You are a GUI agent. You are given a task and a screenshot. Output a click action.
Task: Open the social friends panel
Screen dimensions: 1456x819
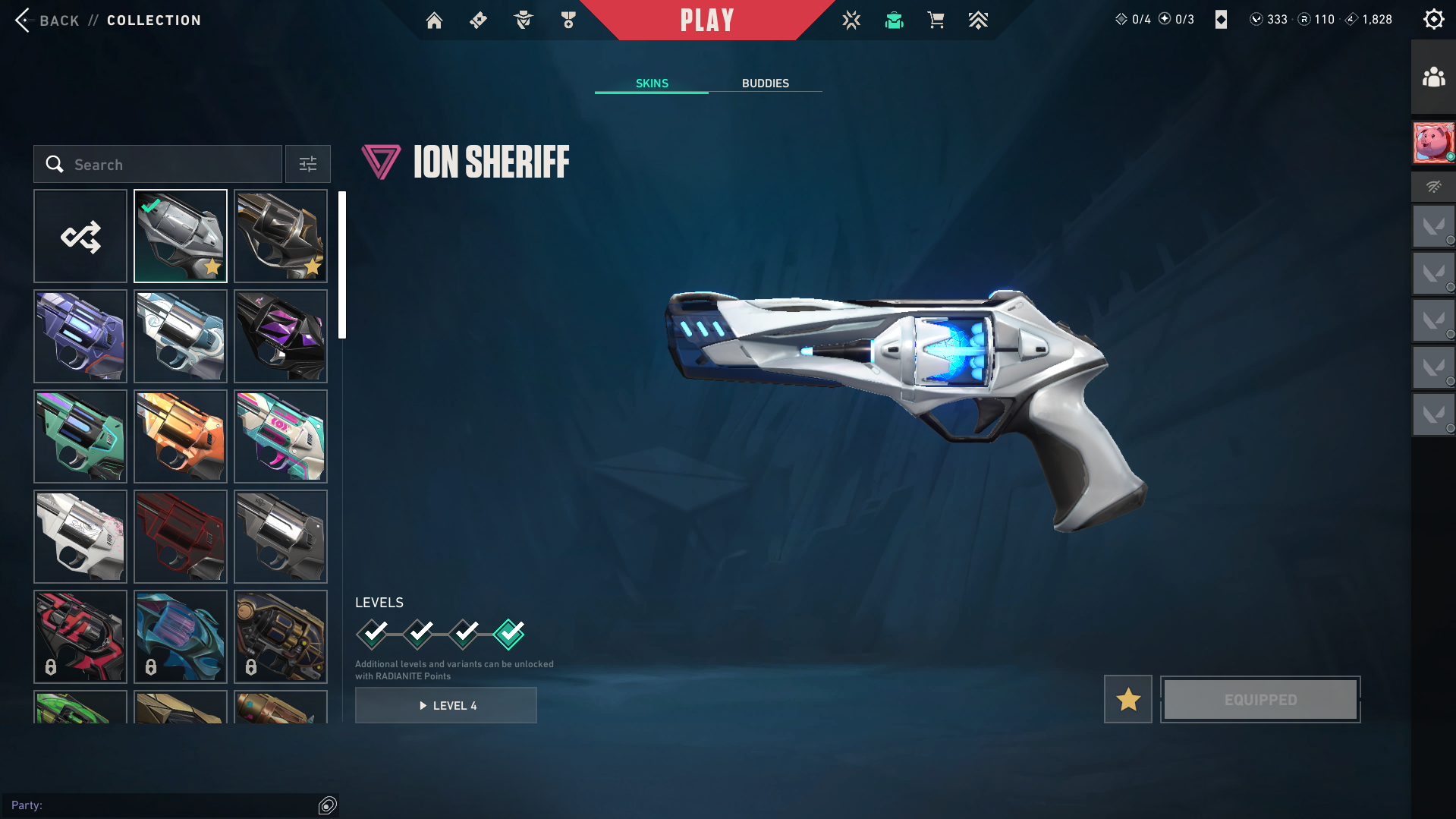1433,77
